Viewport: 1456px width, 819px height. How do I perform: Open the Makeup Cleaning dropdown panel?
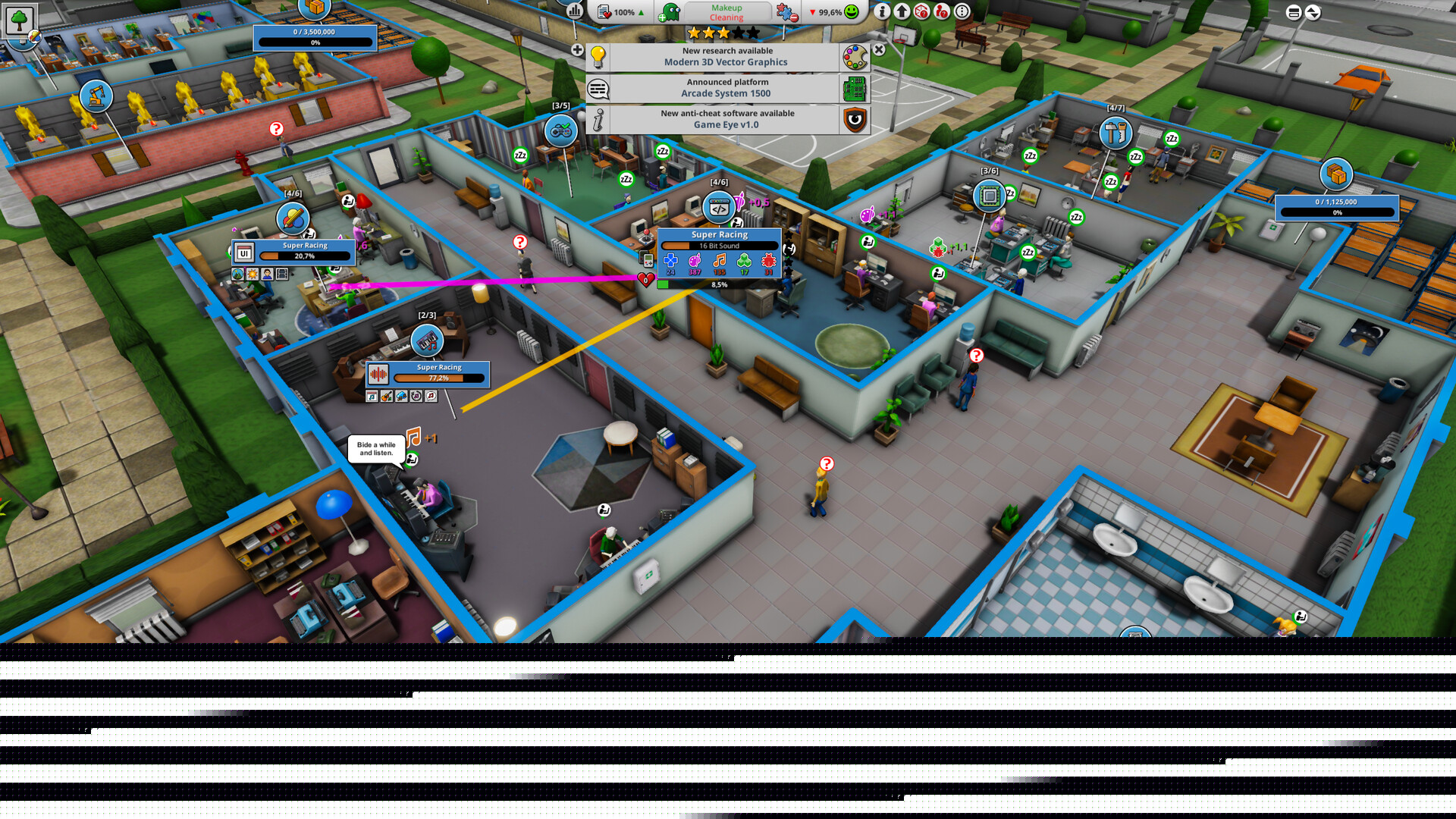click(x=726, y=12)
